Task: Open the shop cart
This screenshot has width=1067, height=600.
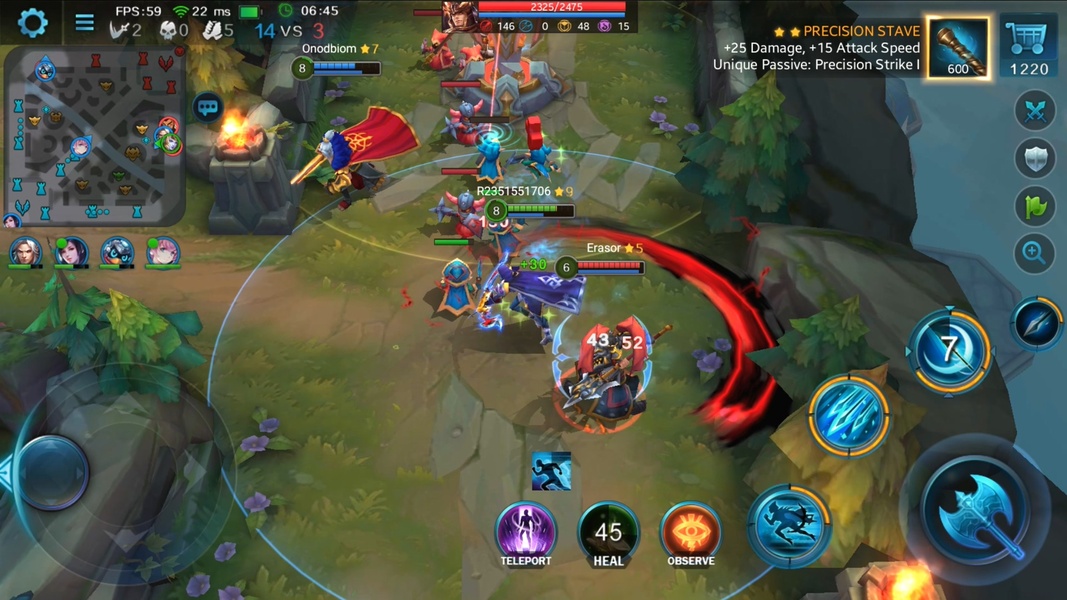Action: (1028, 48)
